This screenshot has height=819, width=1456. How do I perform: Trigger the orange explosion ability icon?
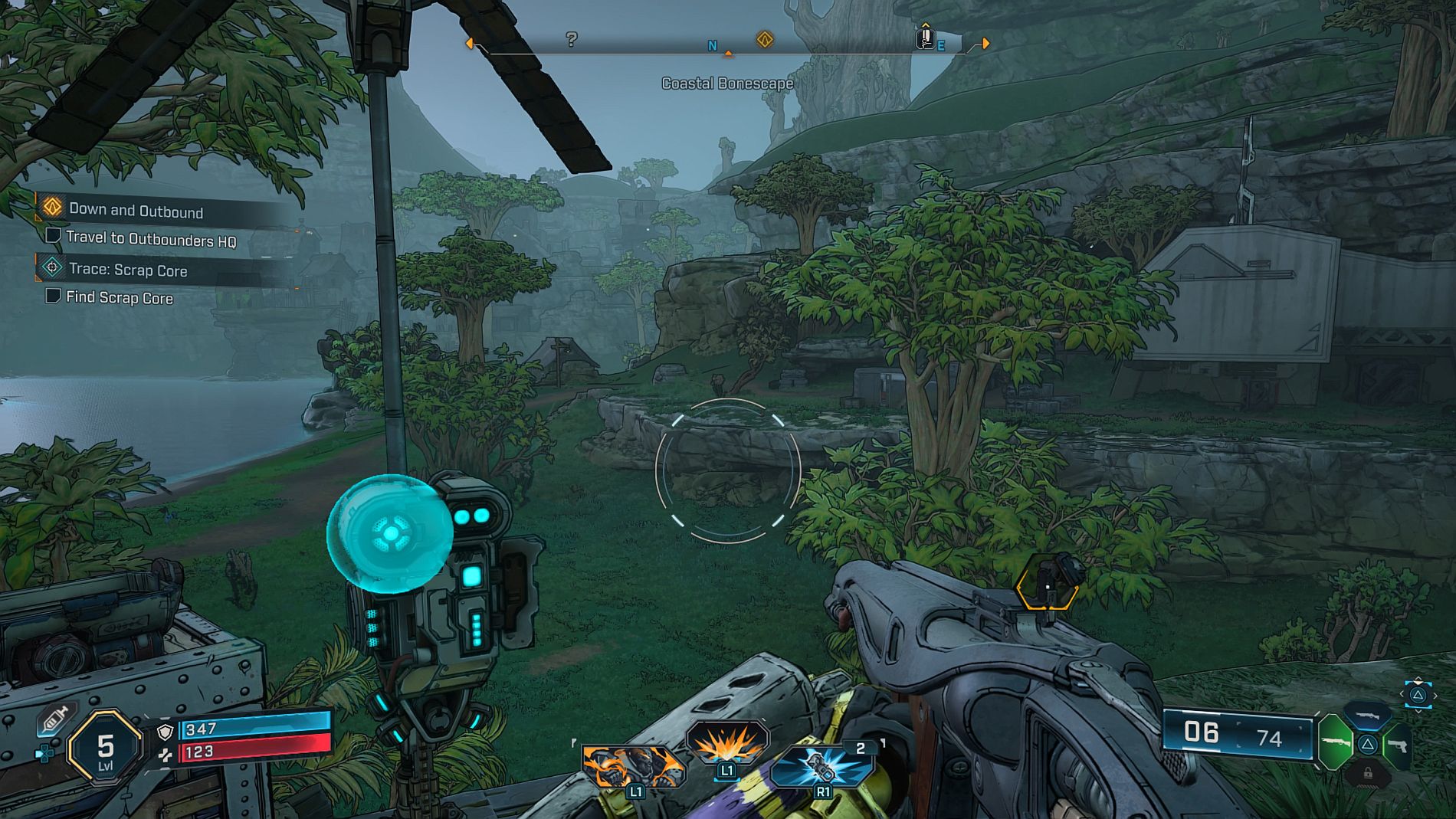pyautogui.click(x=727, y=743)
